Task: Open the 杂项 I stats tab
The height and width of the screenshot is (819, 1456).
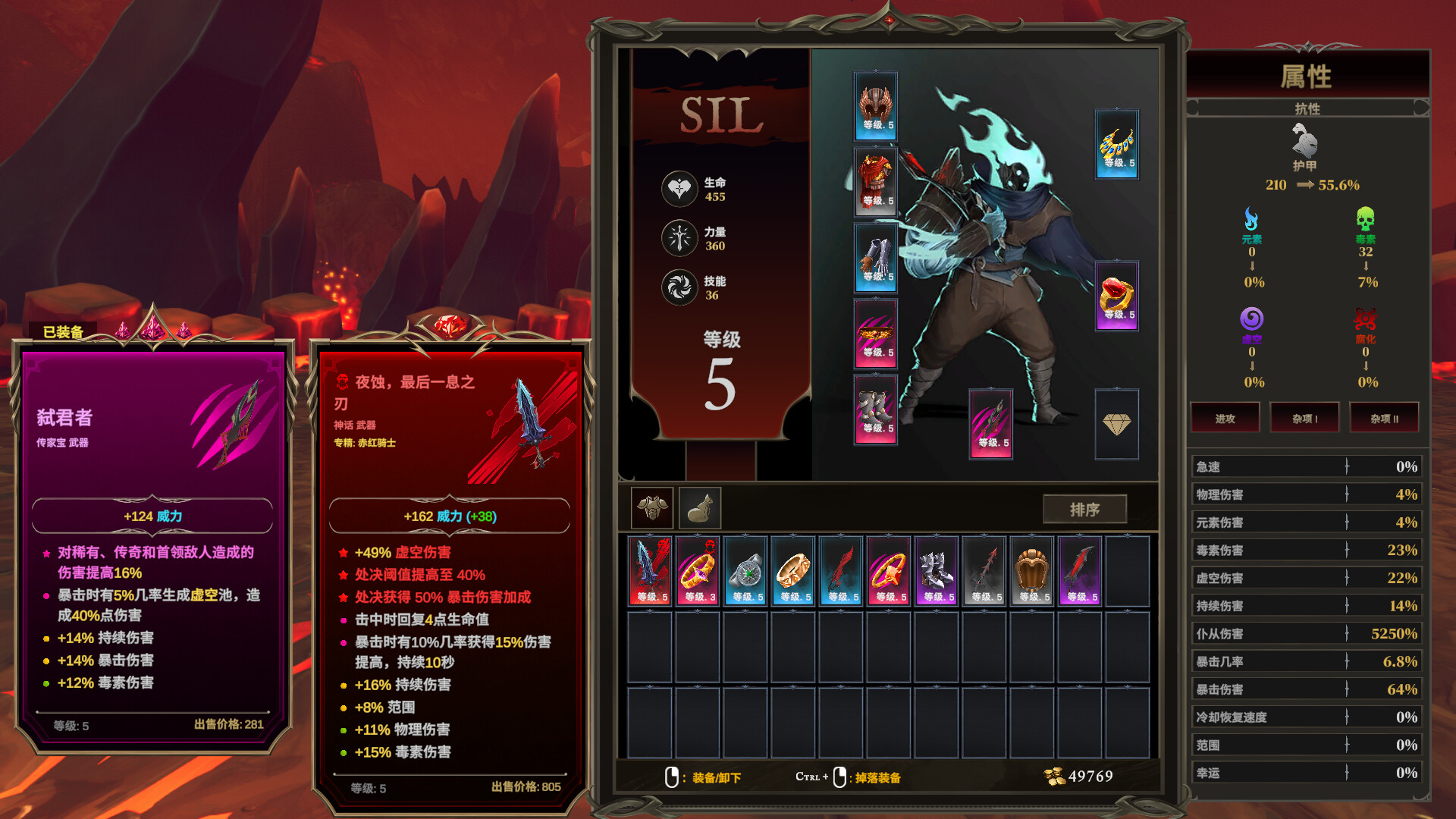Action: (1304, 419)
